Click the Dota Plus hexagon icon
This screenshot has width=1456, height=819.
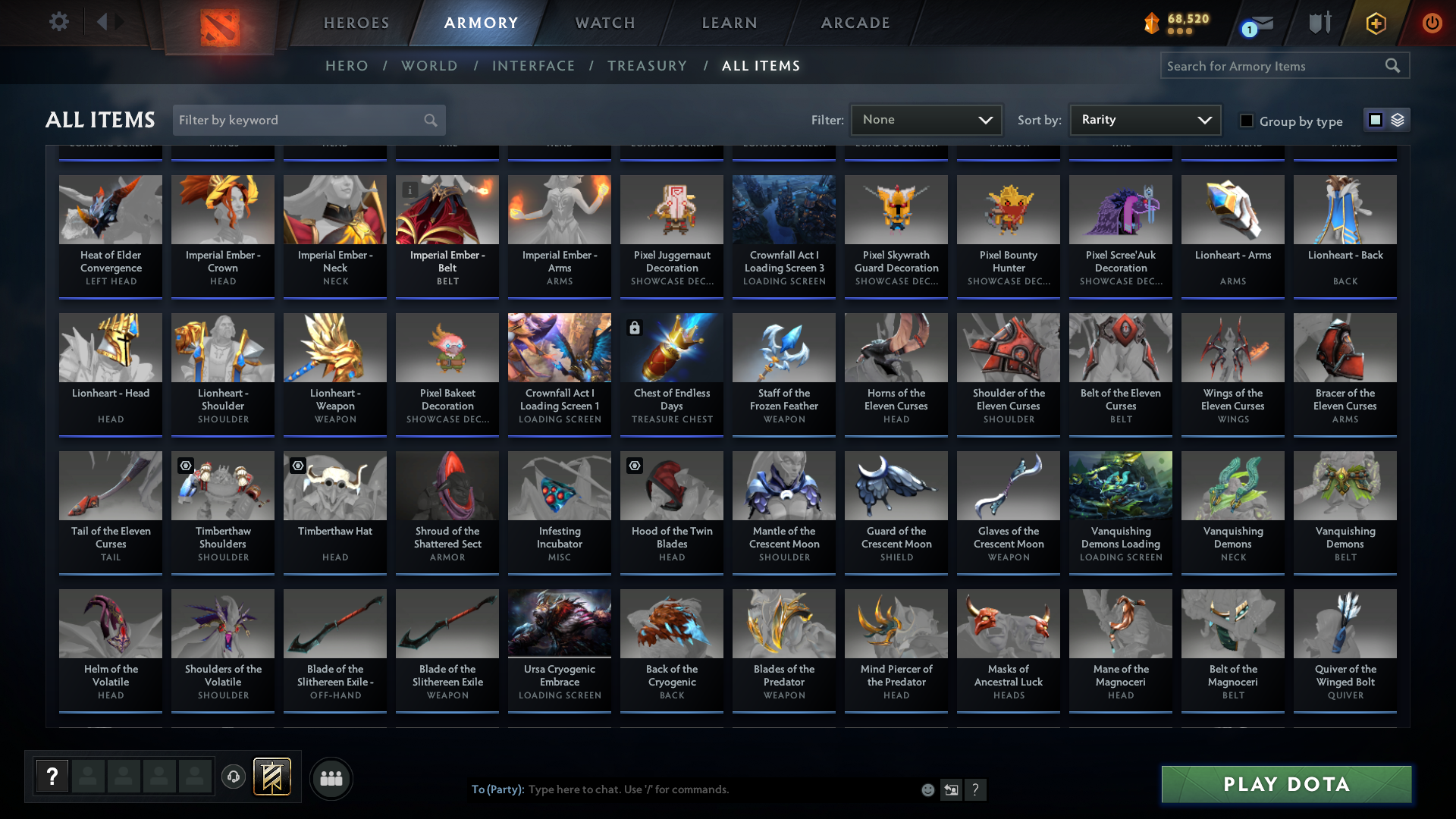[1376, 23]
